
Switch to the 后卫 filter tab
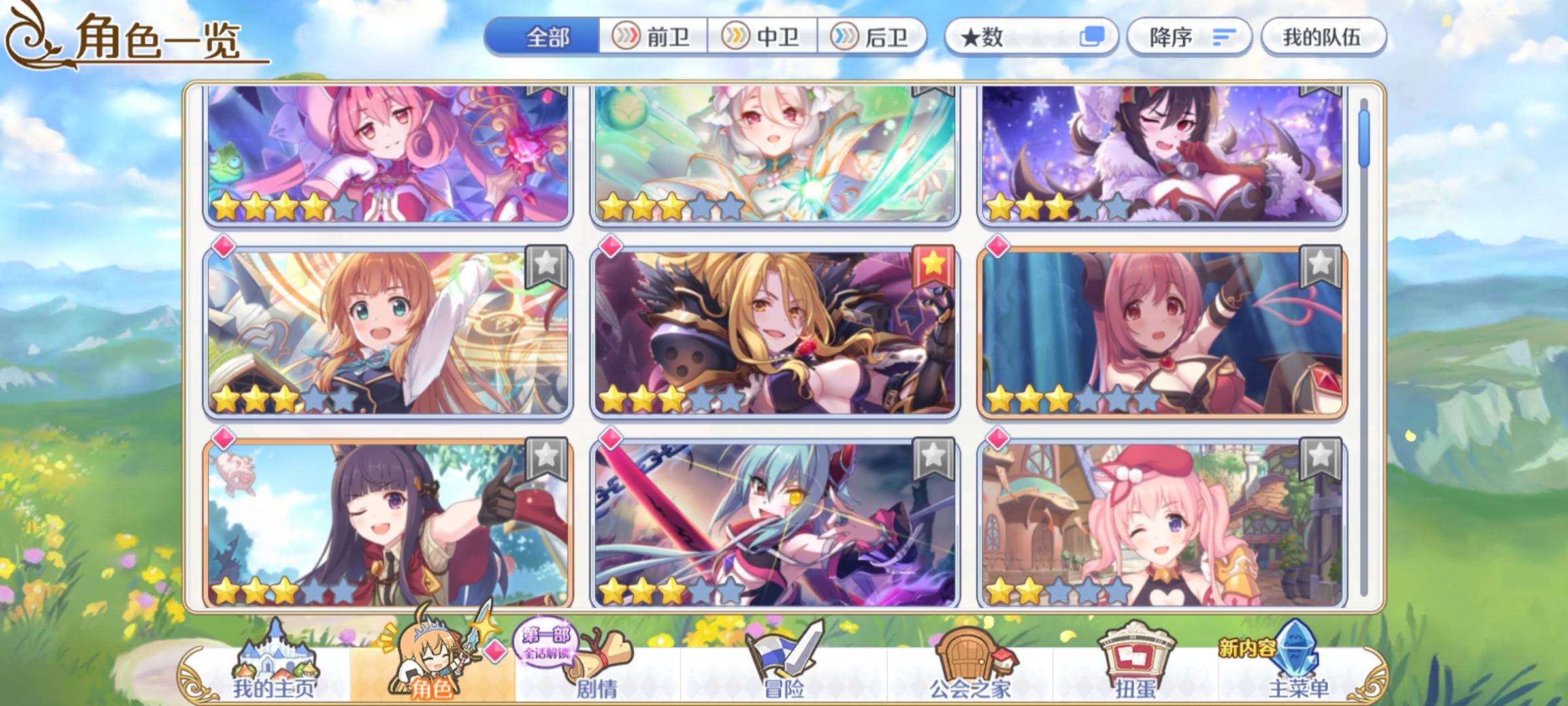[x=874, y=39]
